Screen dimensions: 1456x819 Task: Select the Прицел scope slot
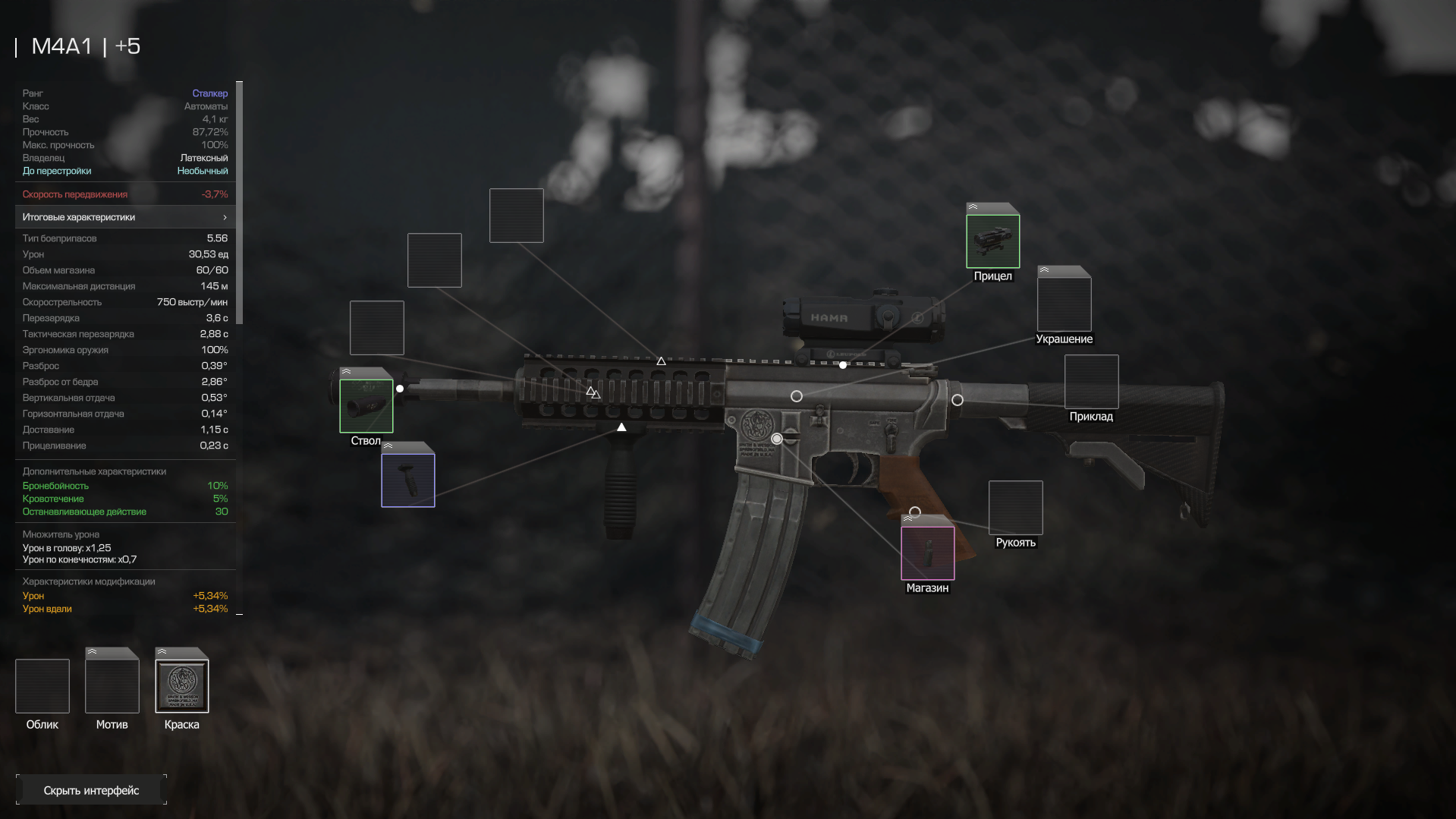click(x=992, y=241)
